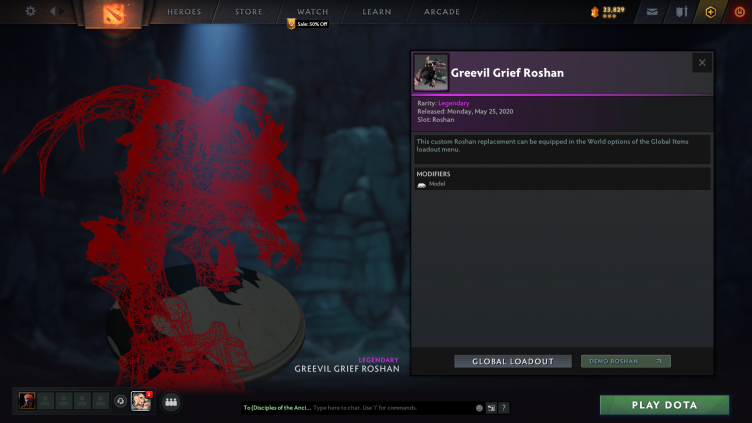Start matchmaking with Play Dota
The image size is (752, 423).
664,405
